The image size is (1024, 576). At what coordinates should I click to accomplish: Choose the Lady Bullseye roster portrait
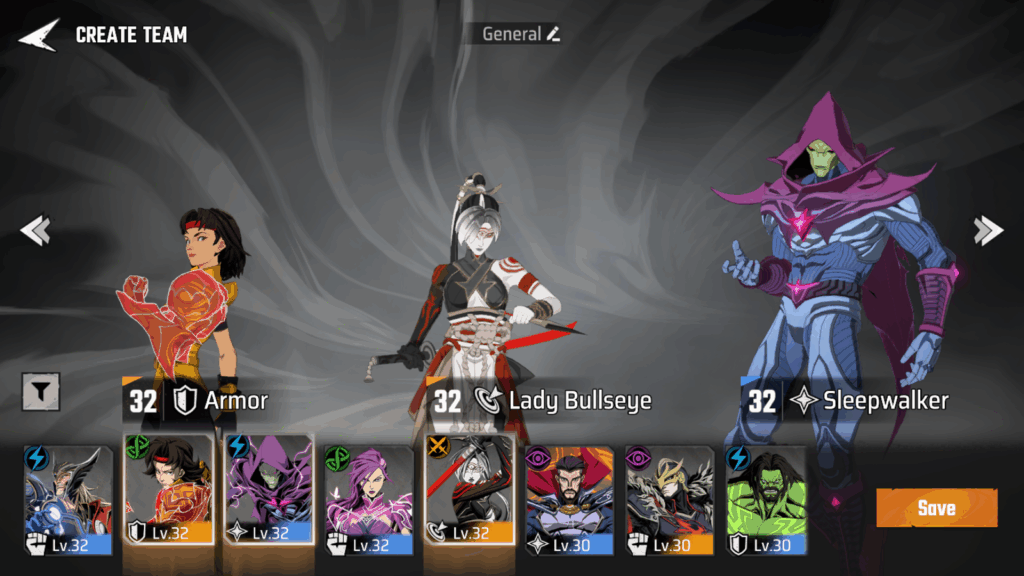tap(468, 490)
